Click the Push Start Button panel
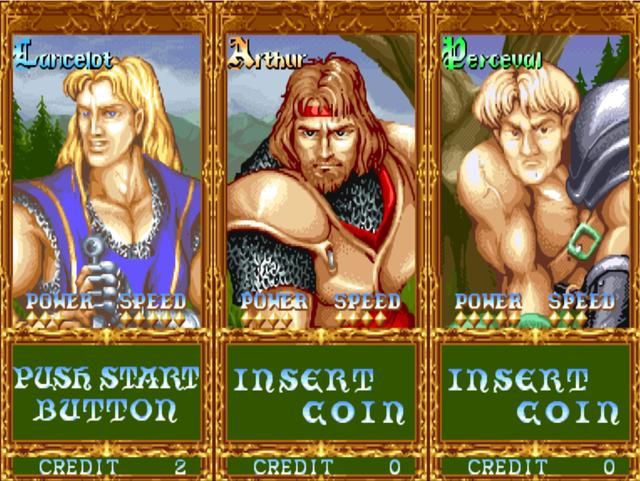This screenshot has width=640, height=481. point(107,394)
